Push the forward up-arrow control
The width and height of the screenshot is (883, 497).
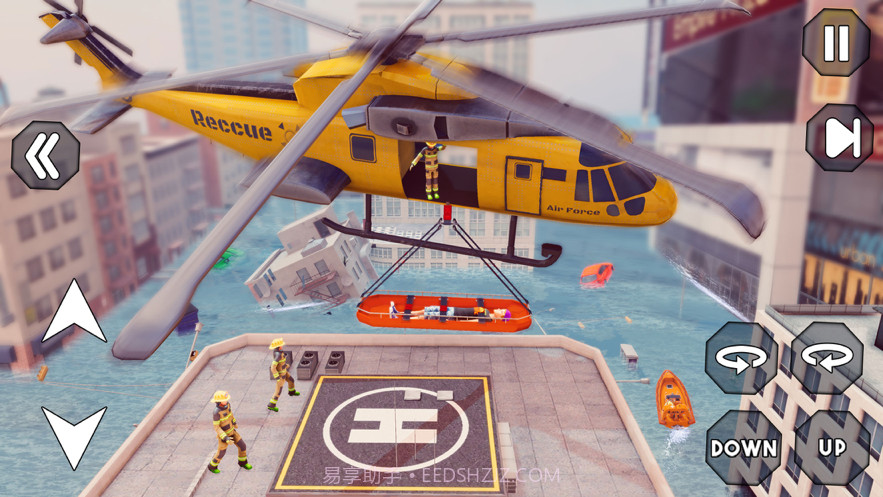pos(73,313)
